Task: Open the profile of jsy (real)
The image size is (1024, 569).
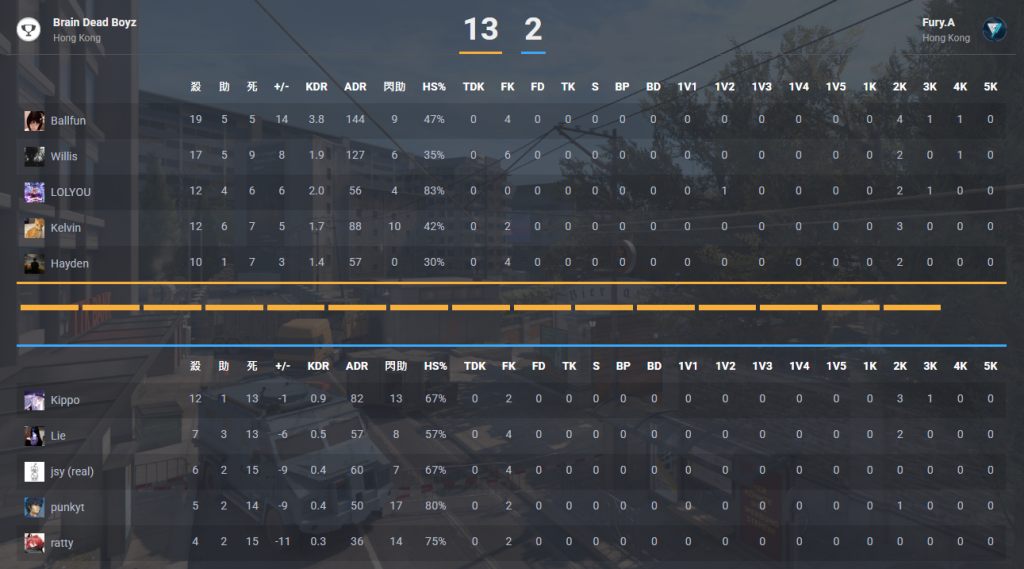Action: (x=72, y=472)
